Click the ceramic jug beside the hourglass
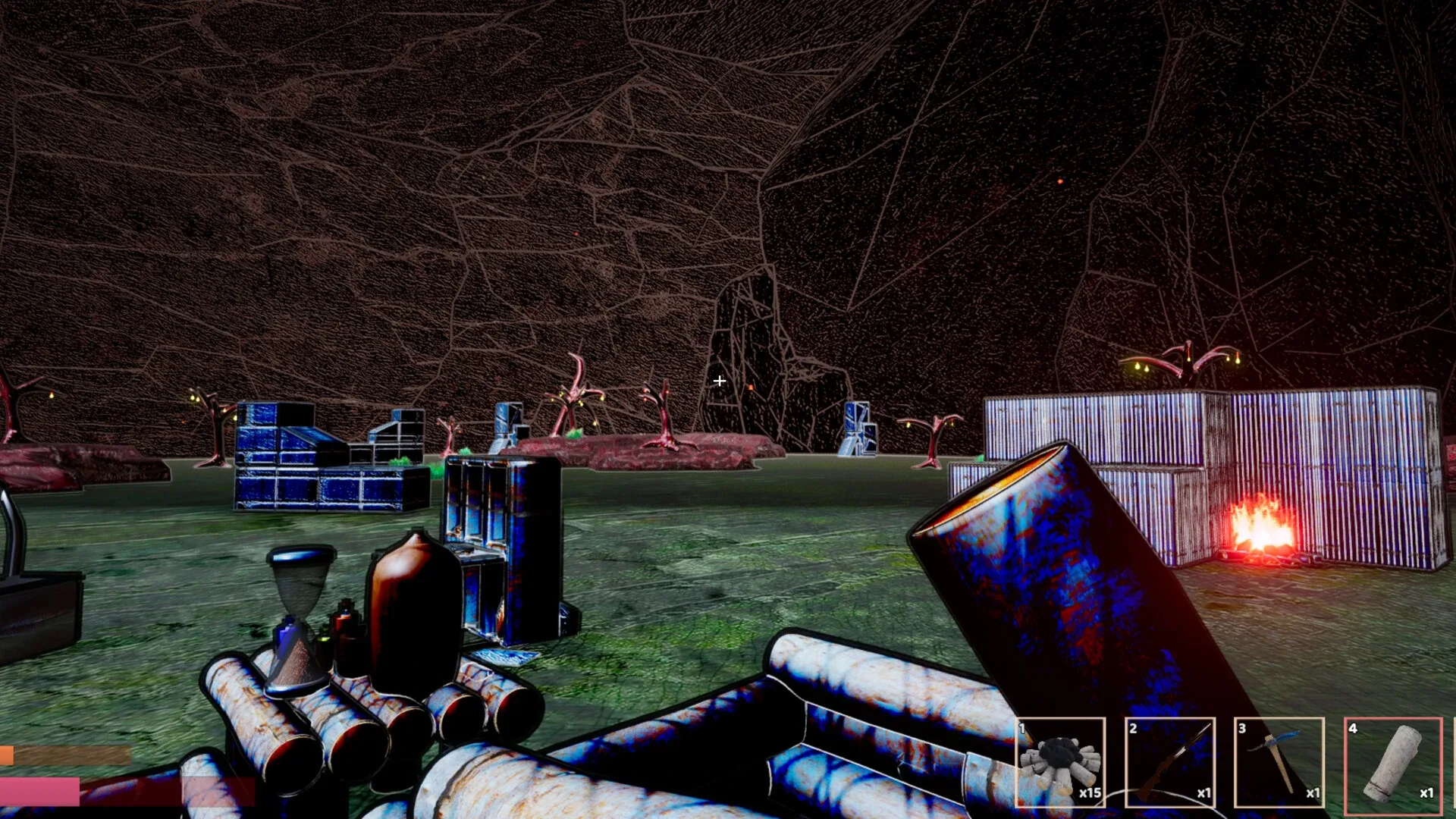This screenshot has height=819, width=1456. 413,599
